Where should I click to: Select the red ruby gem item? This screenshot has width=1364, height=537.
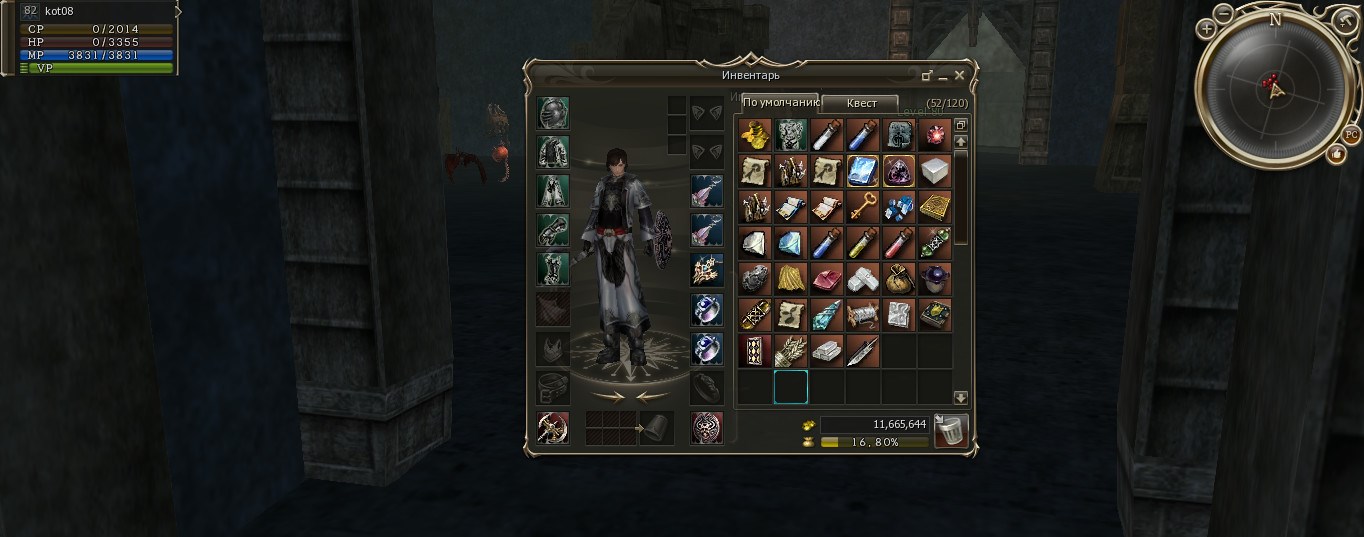click(x=935, y=134)
